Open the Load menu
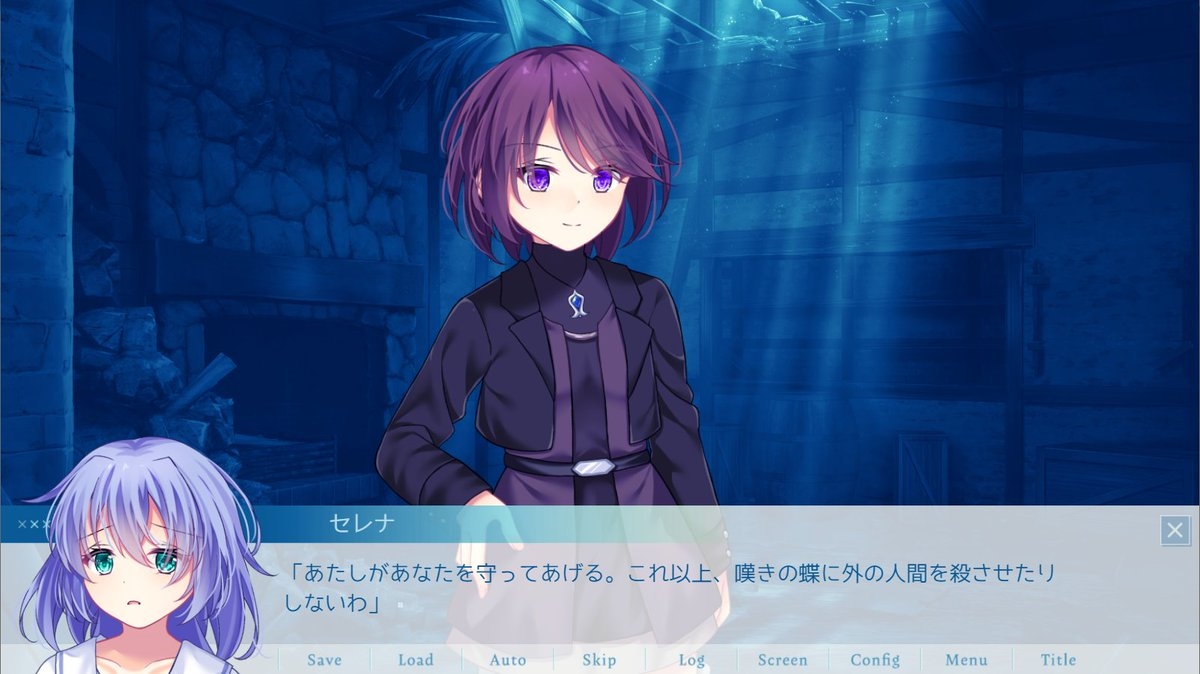 pyautogui.click(x=415, y=660)
